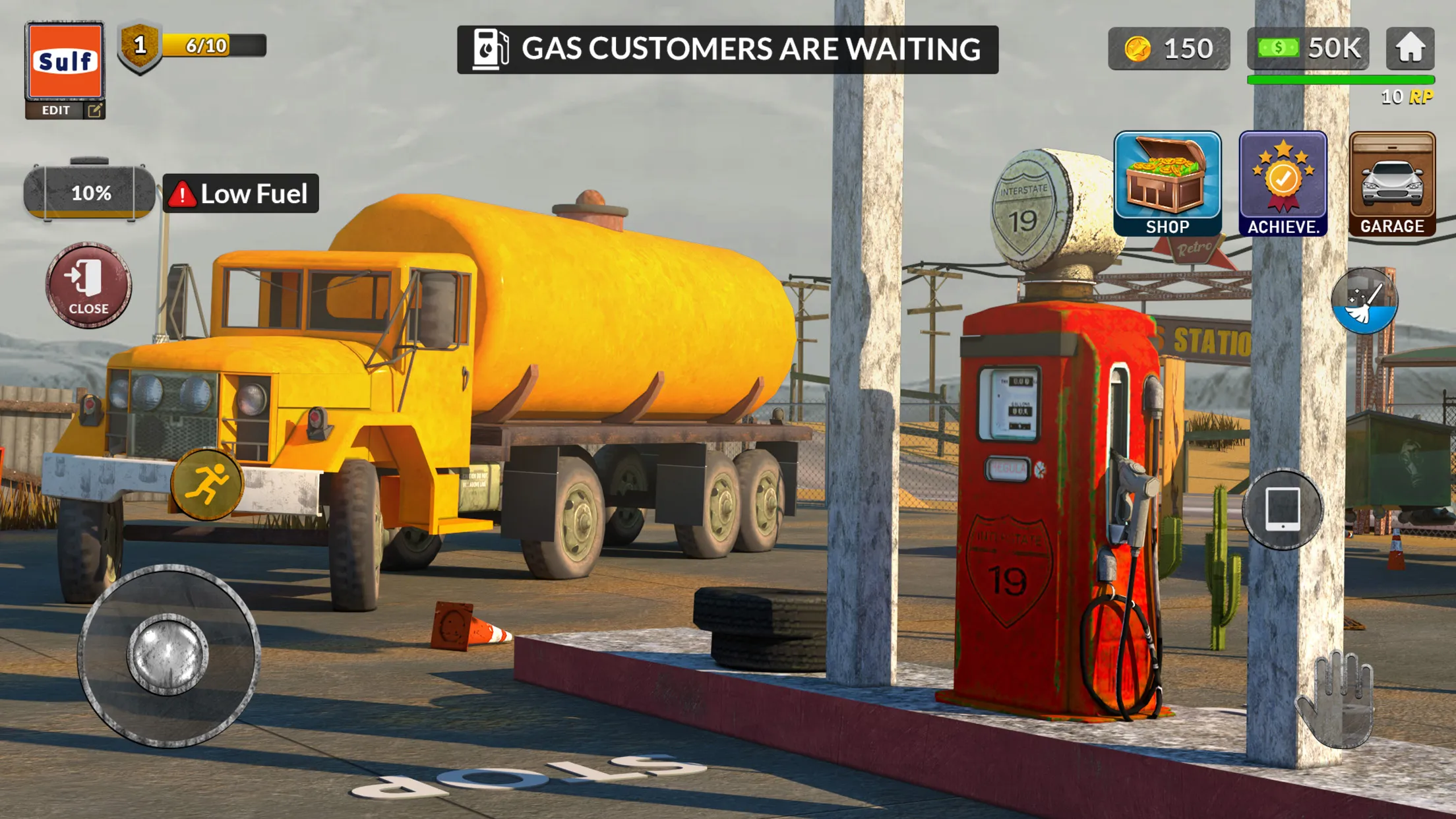The image size is (1456, 819).
Task: Toggle the sprint run button
Action: (x=206, y=484)
